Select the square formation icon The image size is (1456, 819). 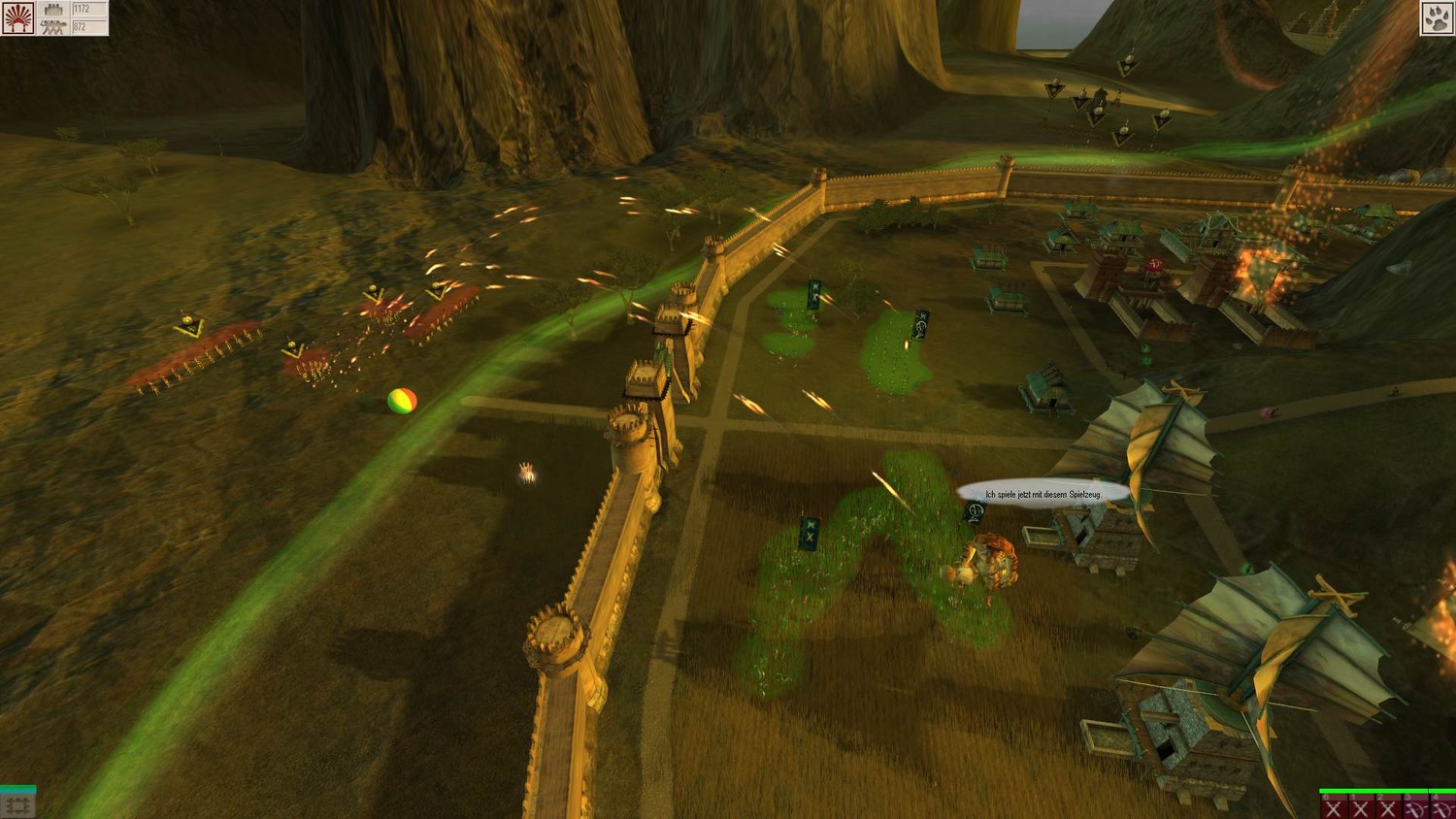[17, 806]
